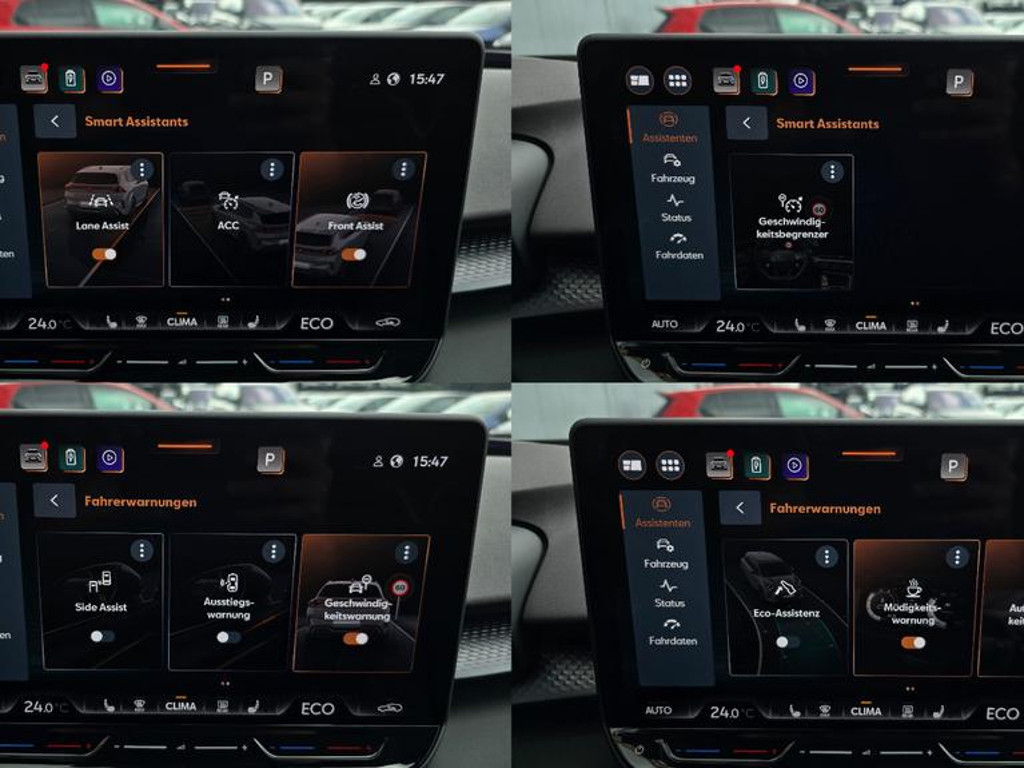
Task: Toggle the Lane Assist switch
Action: [x=104, y=254]
